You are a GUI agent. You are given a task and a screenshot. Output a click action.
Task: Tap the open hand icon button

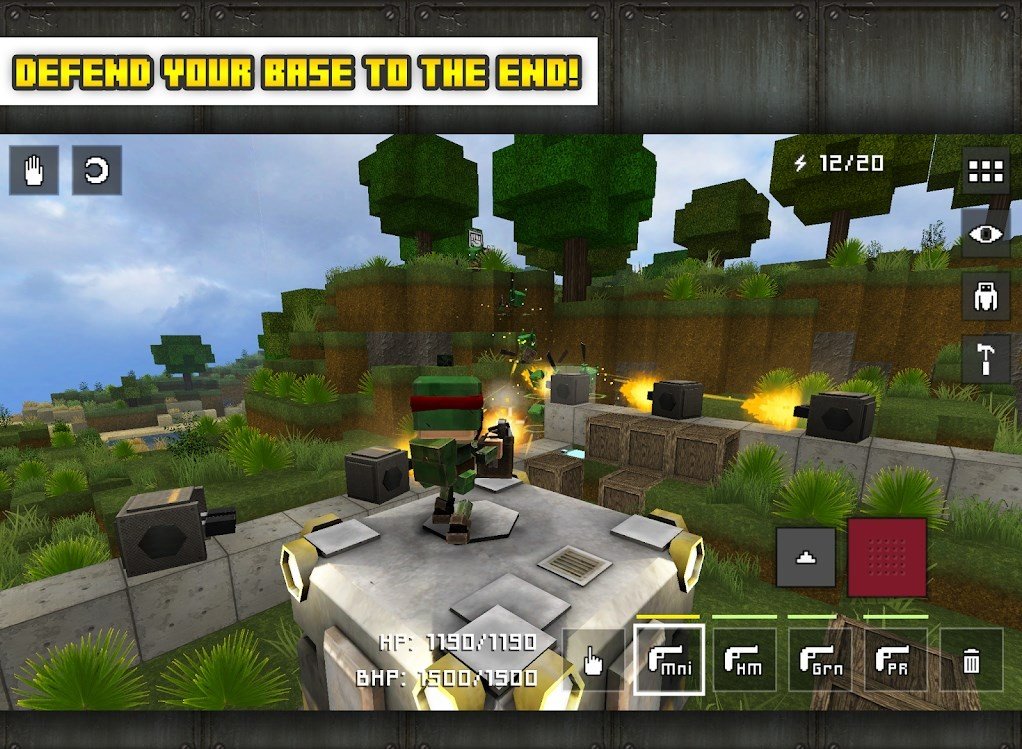[x=34, y=170]
